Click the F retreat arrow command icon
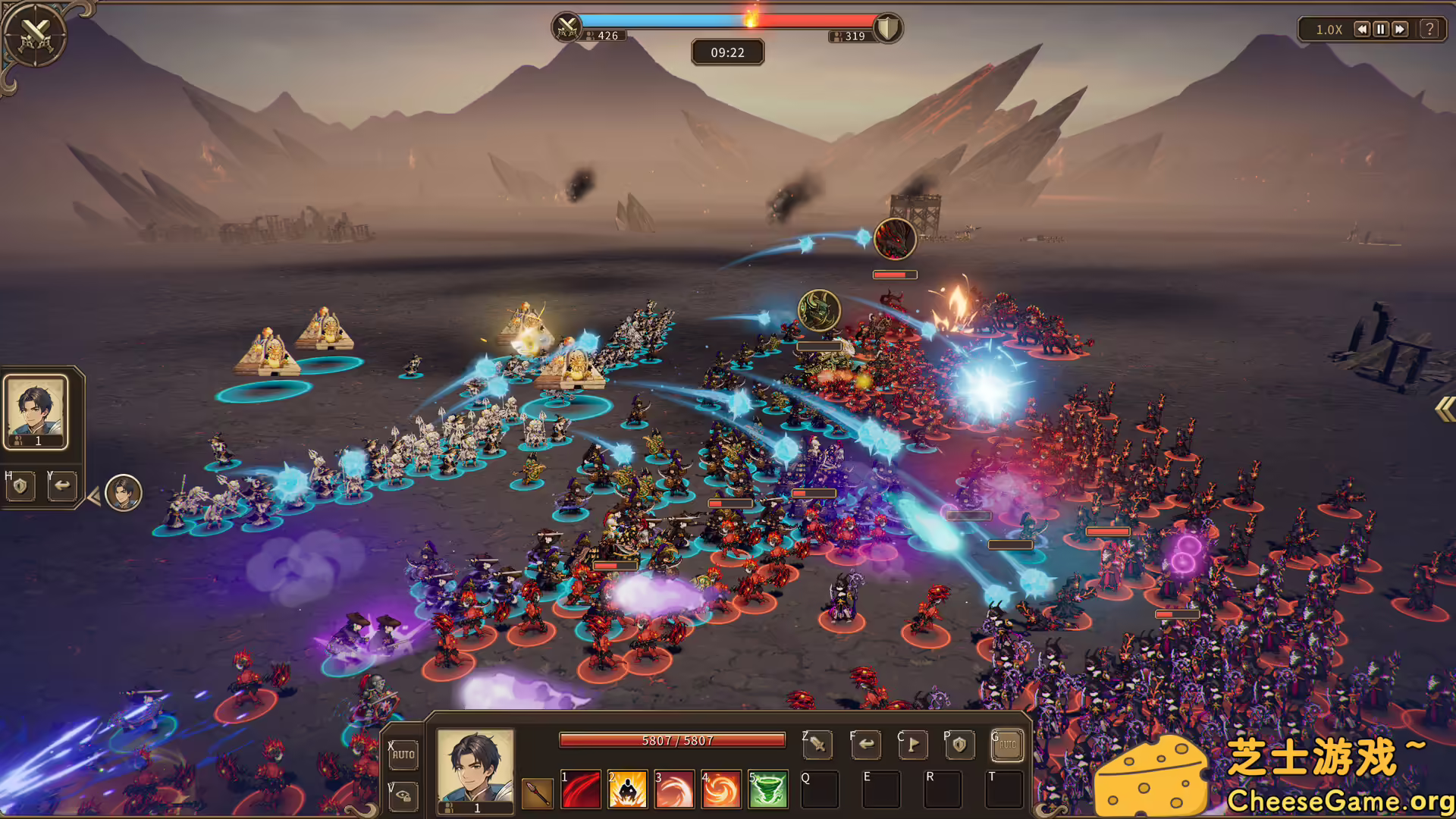 867,745
